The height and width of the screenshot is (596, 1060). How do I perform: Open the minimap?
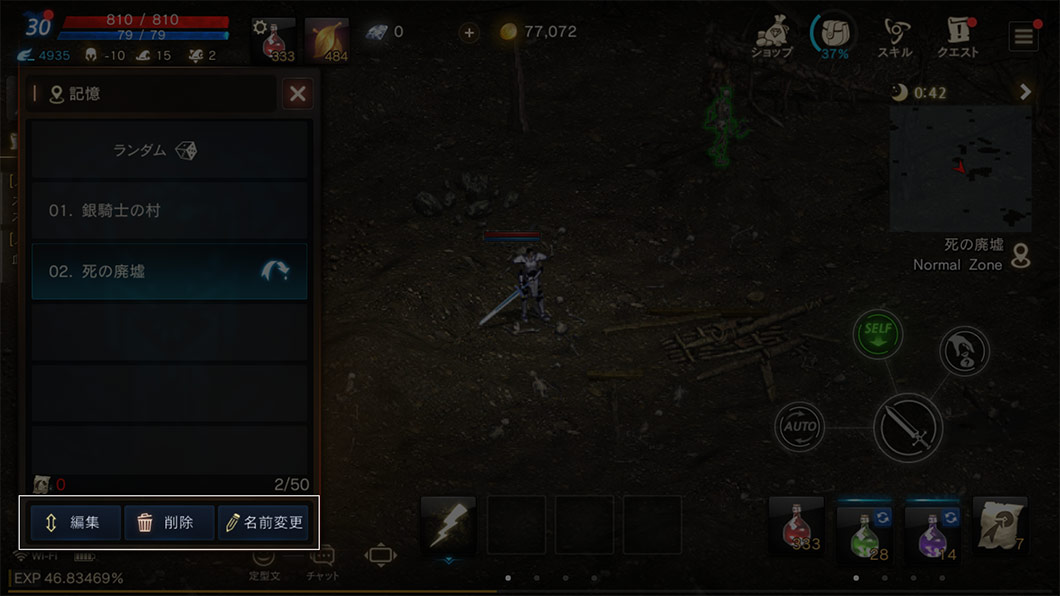point(960,168)
